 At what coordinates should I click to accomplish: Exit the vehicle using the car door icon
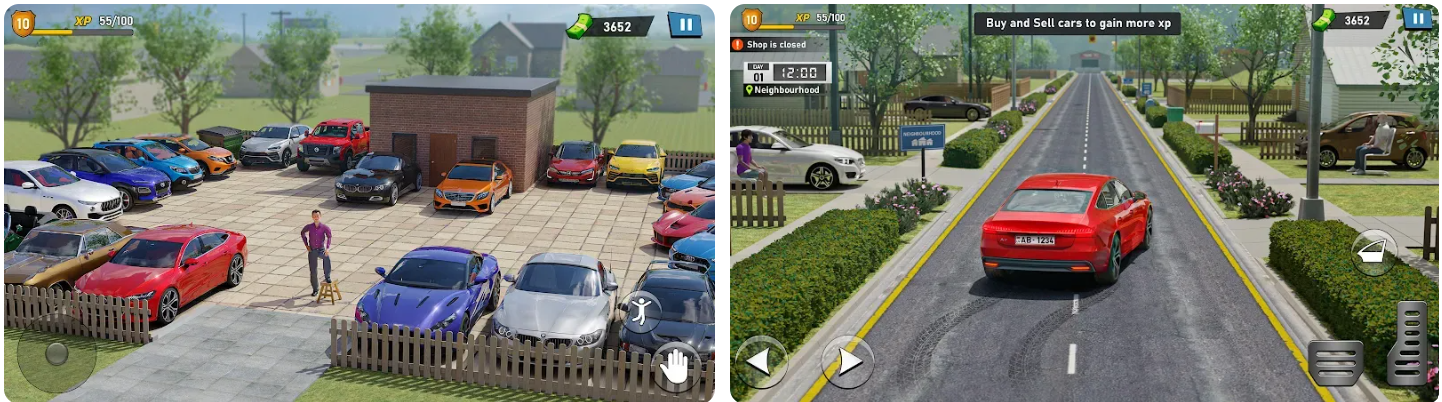click(x=1373, y=252)
